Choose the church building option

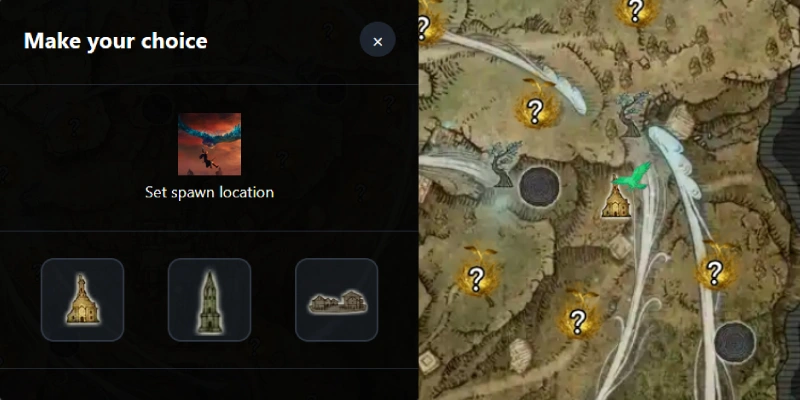[x=82, y=299]
